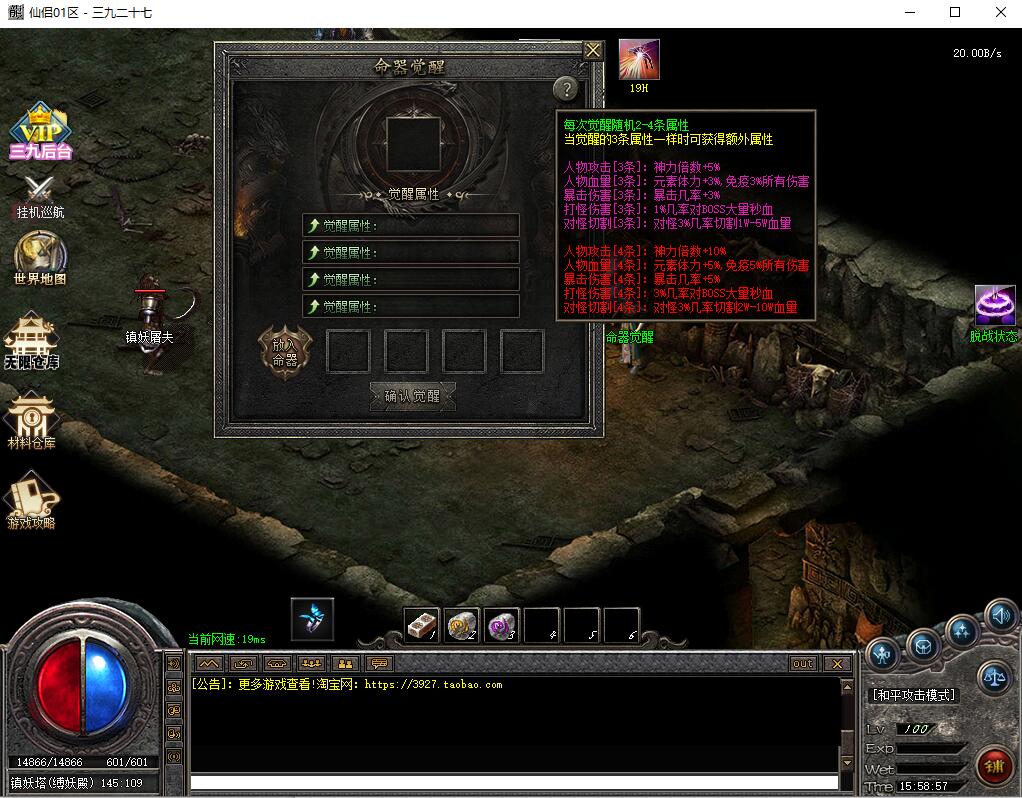Image resolution: width=1022 pixels, height=798 pixels.
Task: Toggle sound with the speaker button
Action: pos(1000,617)
